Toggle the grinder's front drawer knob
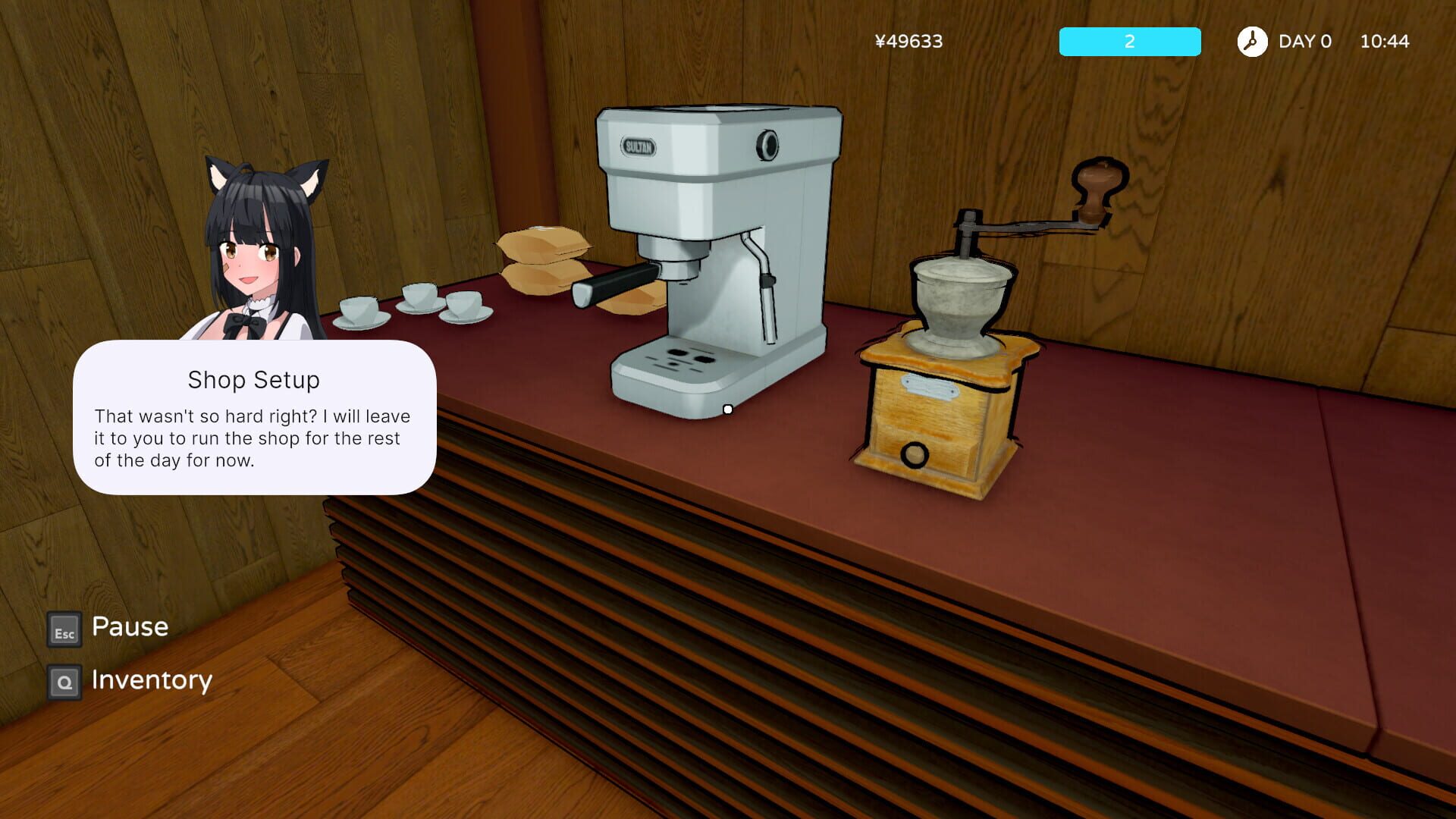The width and height of the screenshot is (1456, 819). [x=914, y=455]
